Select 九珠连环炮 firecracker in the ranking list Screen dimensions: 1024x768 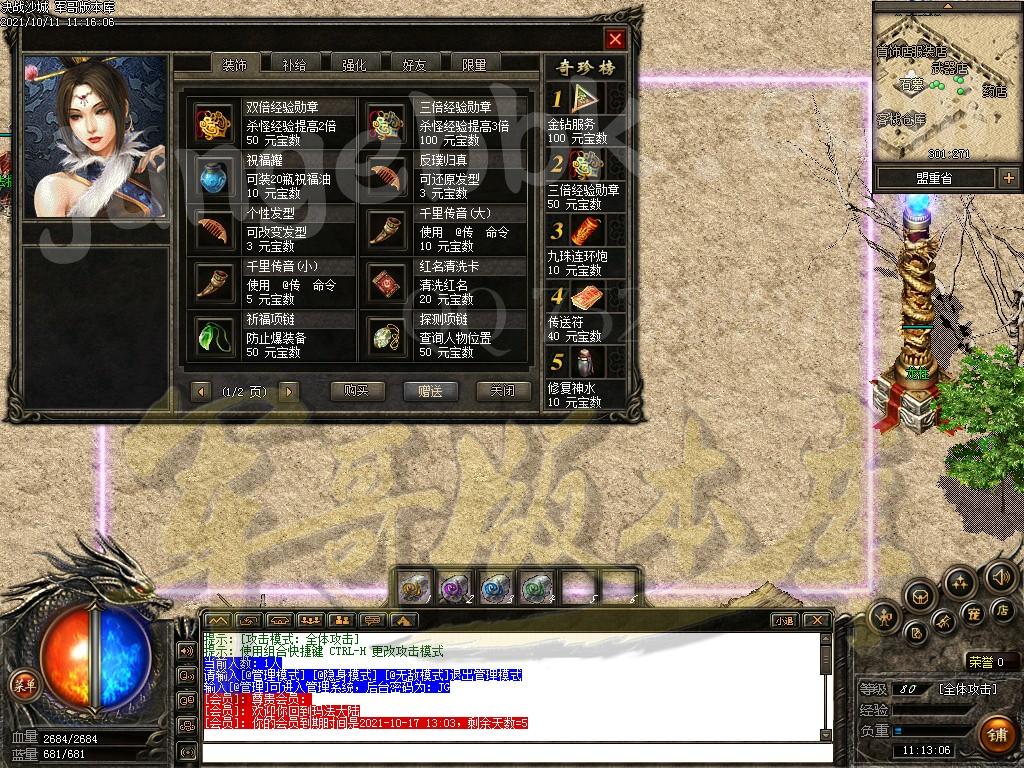586,231
